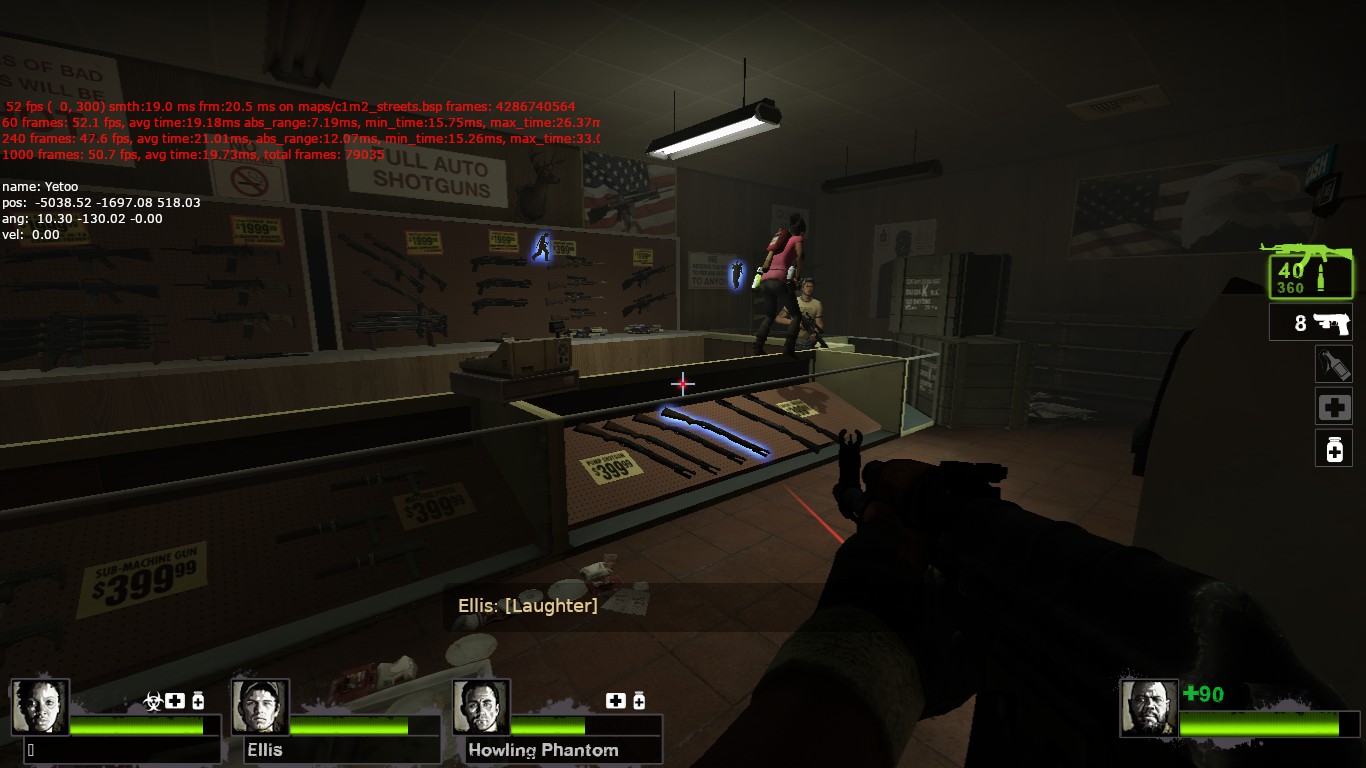Click the medkit icon beside the biohazard symbol
The height and width of the screenshot is (768, 1366).
point(174,701)
